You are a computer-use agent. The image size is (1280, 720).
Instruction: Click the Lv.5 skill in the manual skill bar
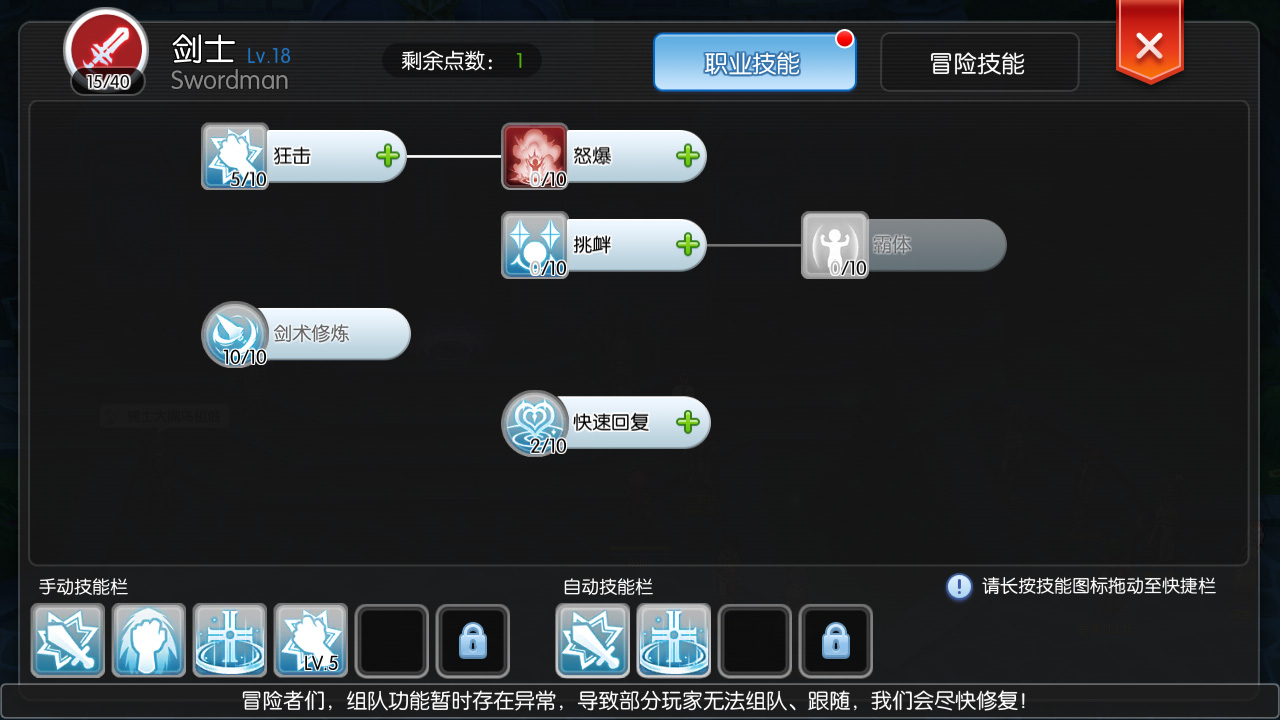coord(310,640)
